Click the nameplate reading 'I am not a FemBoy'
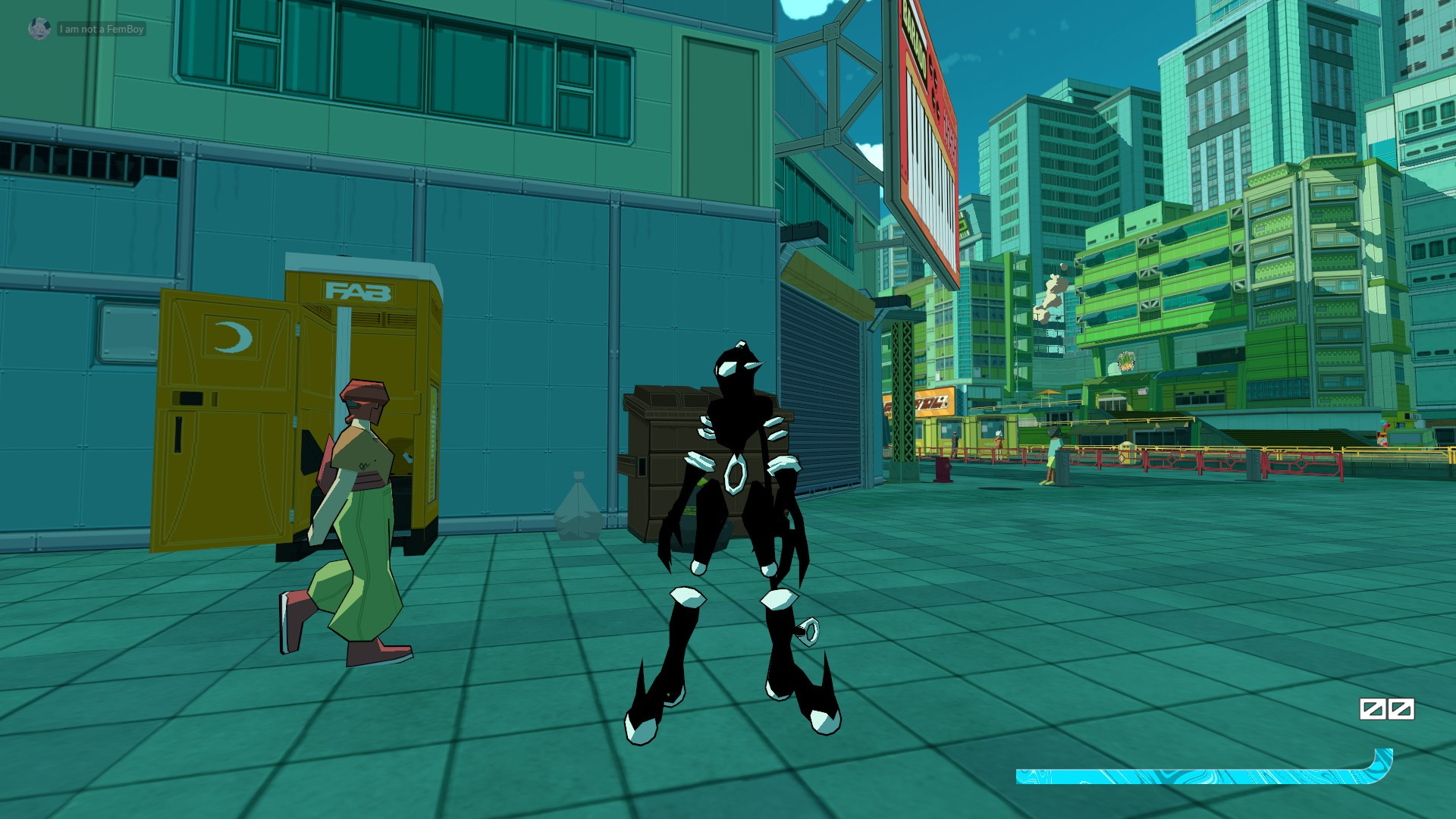This screenshot has height=819, width=1456. coord(102,31)
